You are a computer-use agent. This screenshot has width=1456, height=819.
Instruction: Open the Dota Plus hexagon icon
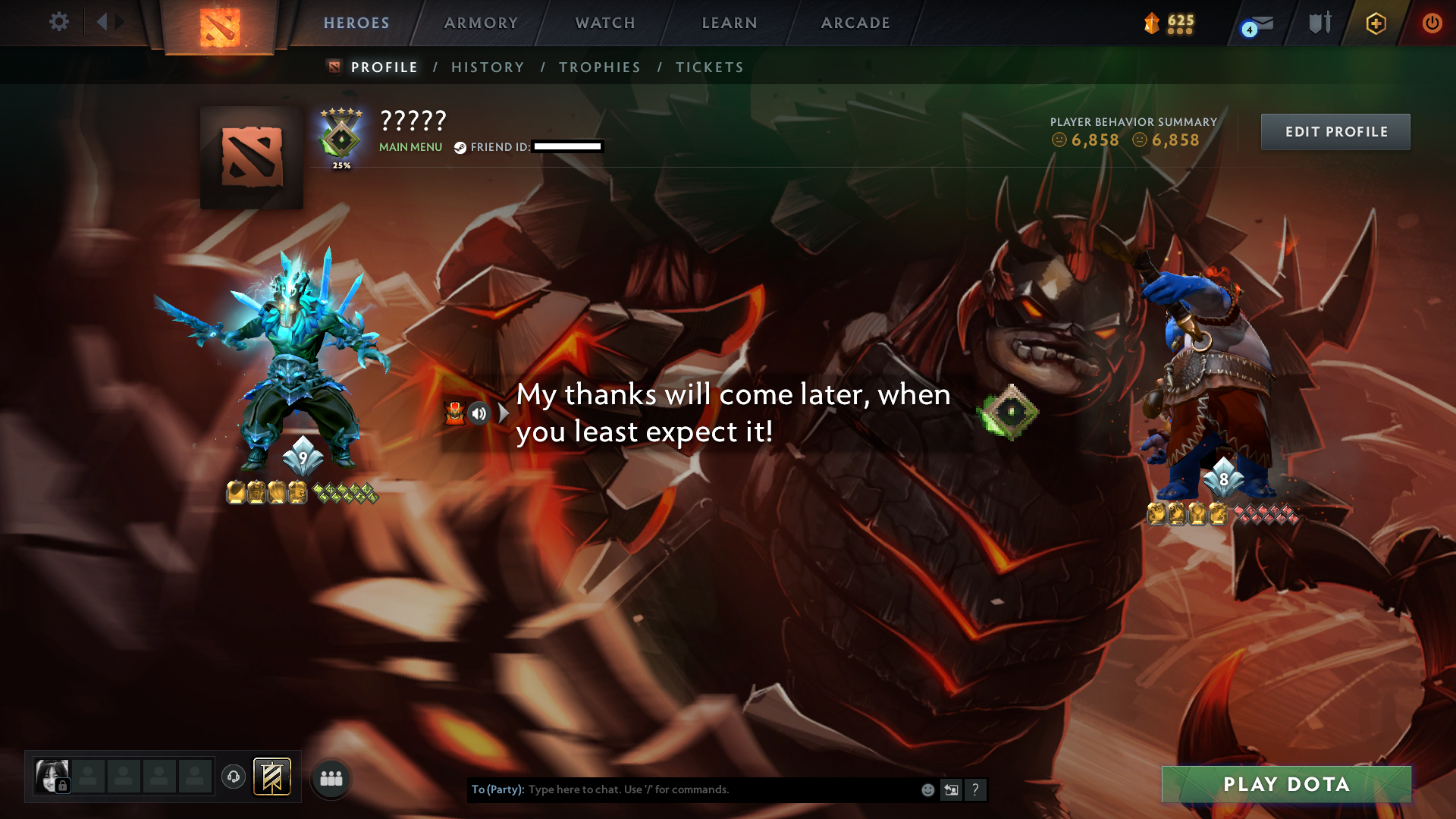[x=1375, y=23]
